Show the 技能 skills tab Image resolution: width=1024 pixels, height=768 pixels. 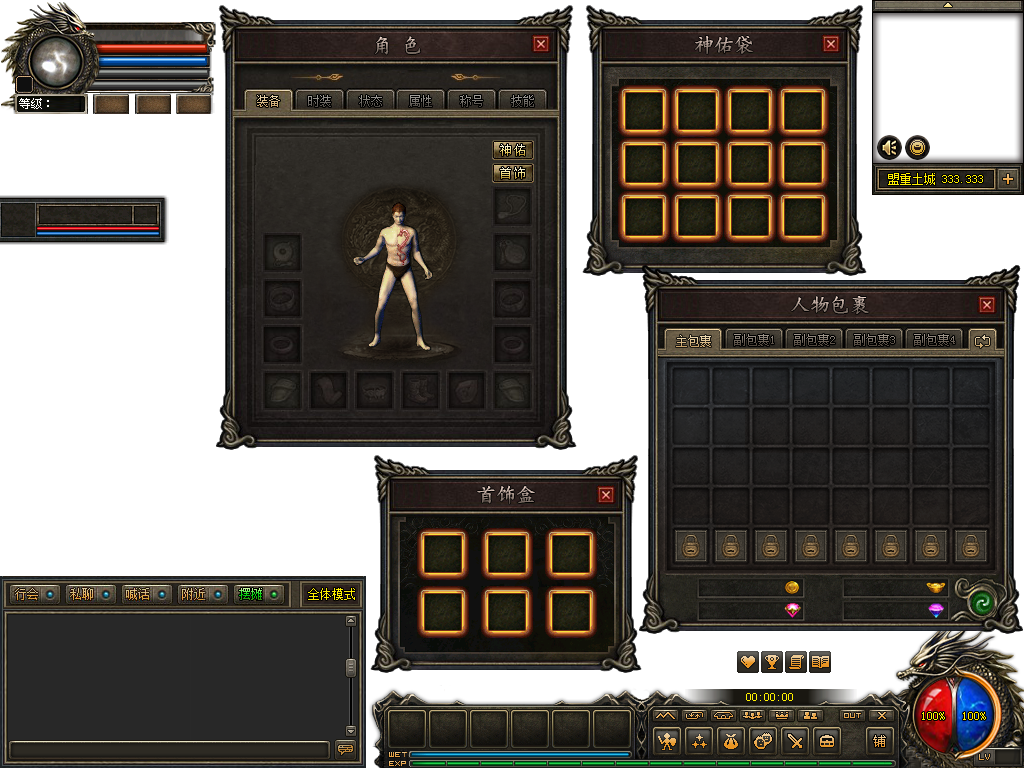(523, 101)
